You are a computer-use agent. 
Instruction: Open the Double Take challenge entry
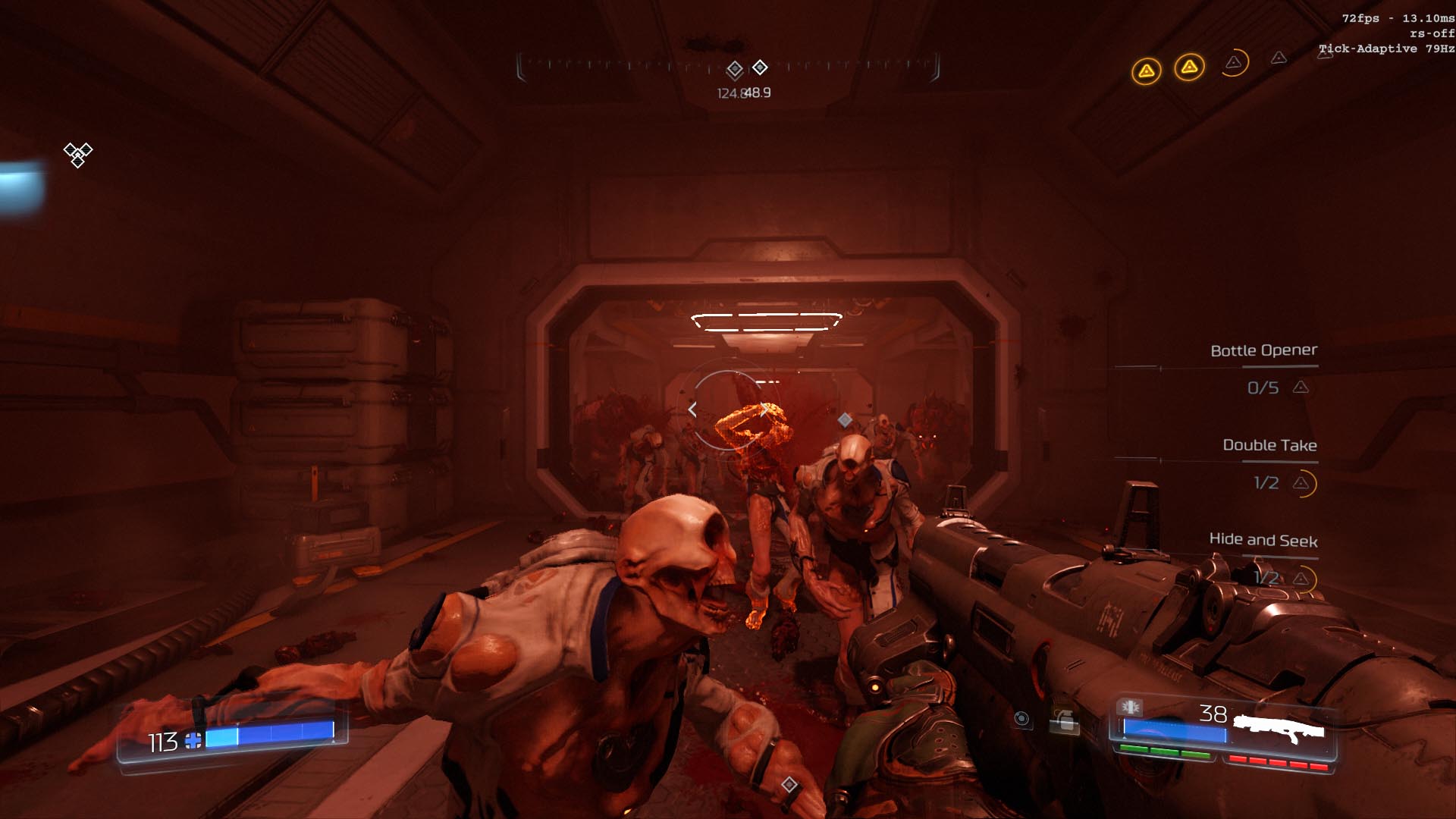(1269, 445)
